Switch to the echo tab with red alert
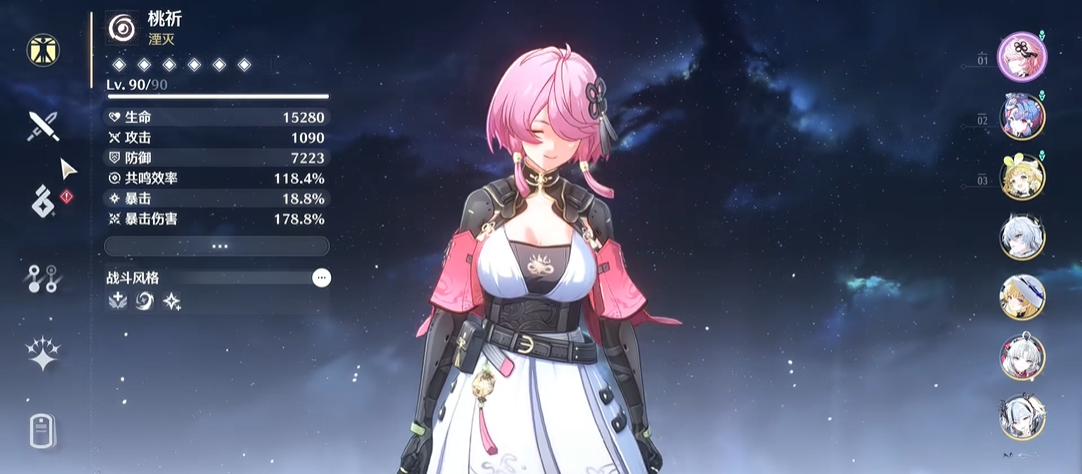 click(x=43, y=197)
